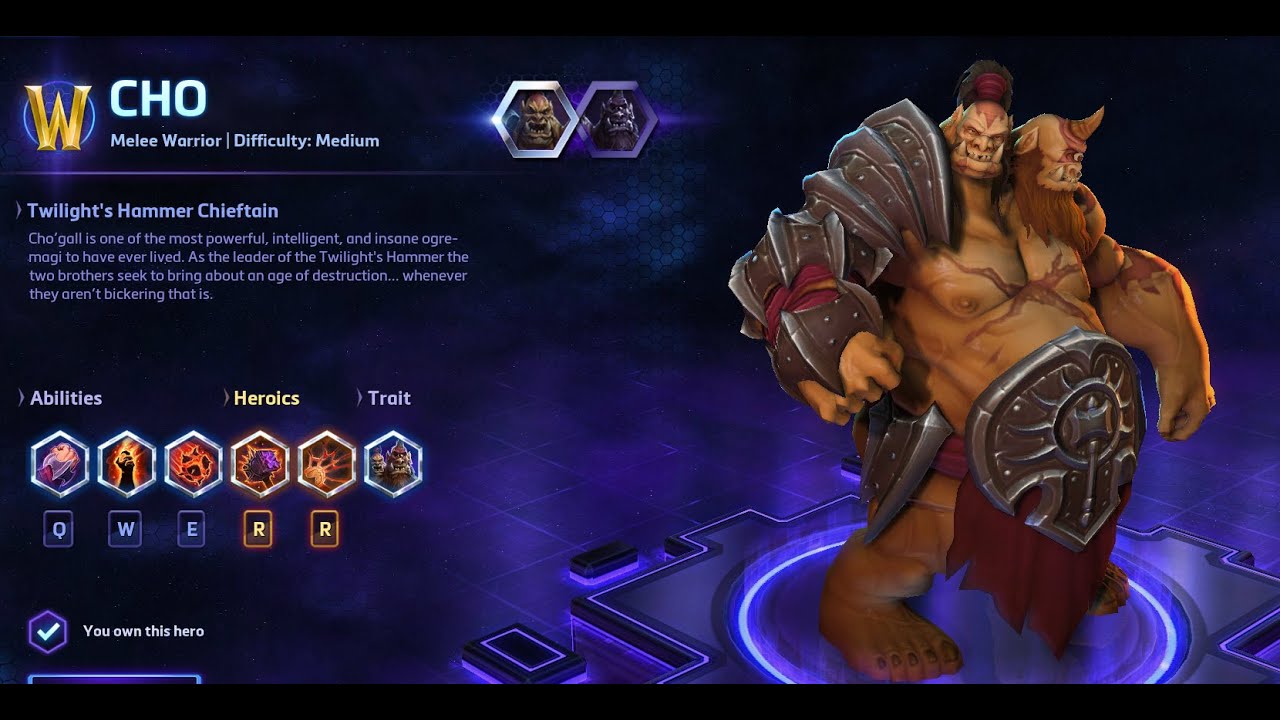
Task: Open the two-headed ogre trait icon
Action: tap(393, 464)
